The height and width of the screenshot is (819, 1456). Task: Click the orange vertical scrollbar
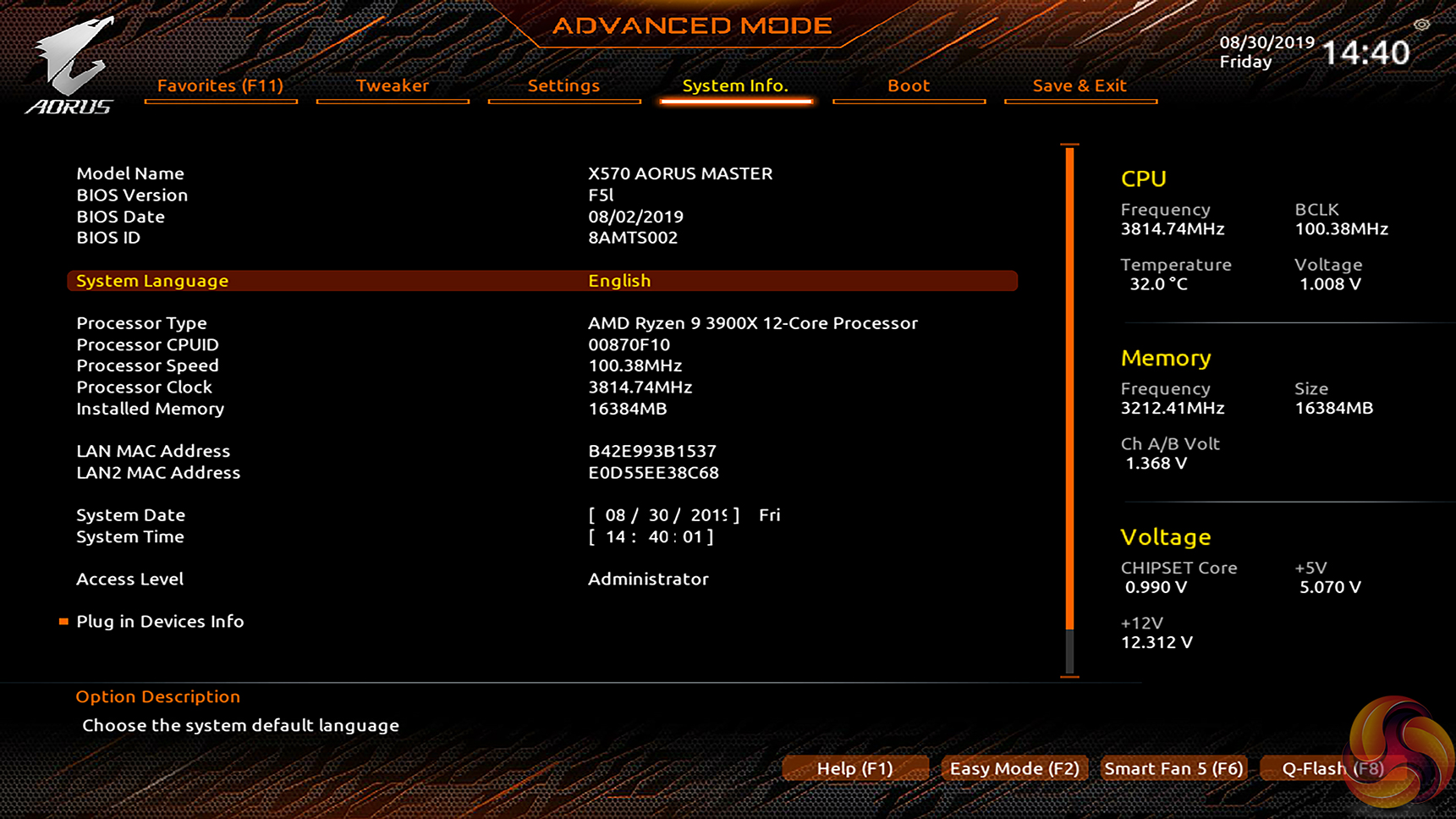click(1070, 389)
